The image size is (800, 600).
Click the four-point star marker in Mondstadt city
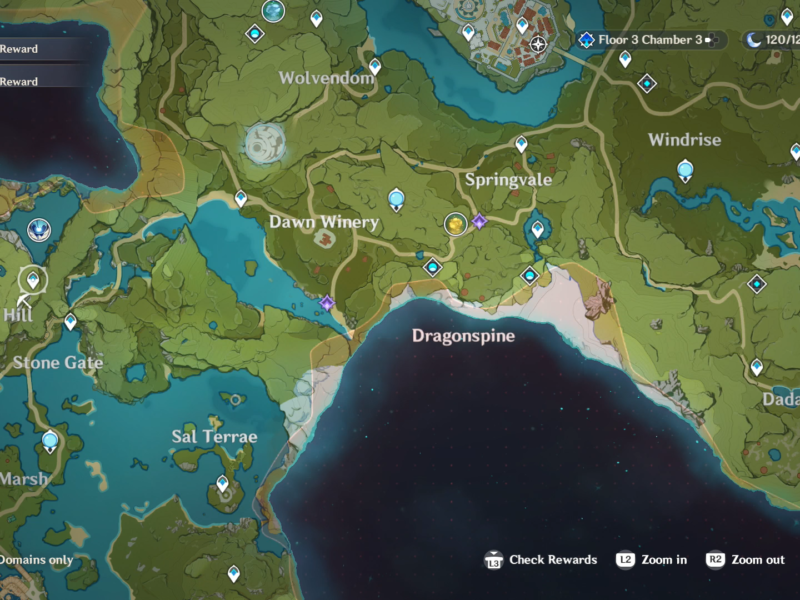click(x=539, y=44)
